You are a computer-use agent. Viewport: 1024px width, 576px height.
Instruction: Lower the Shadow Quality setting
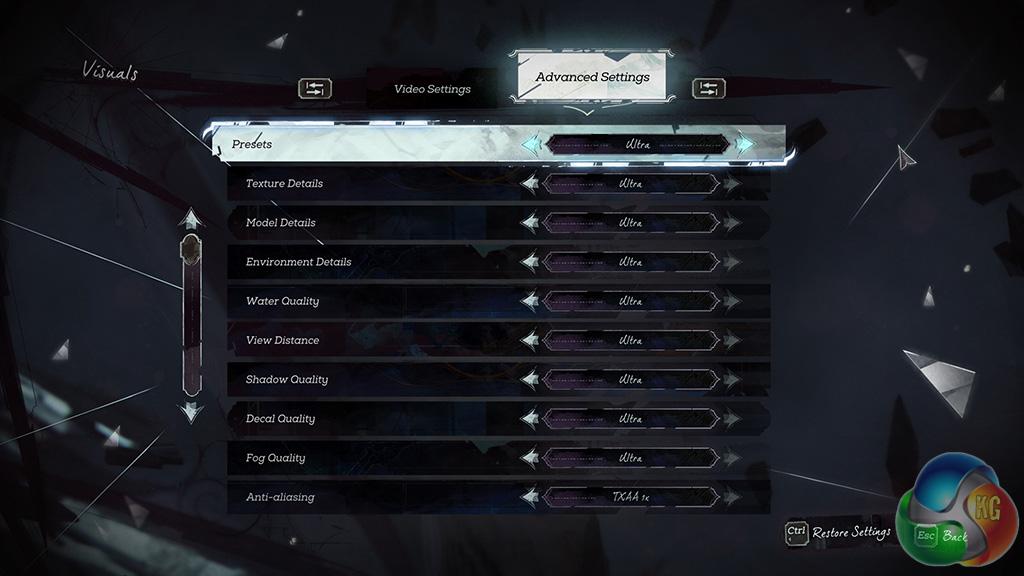tap(530, 379)
